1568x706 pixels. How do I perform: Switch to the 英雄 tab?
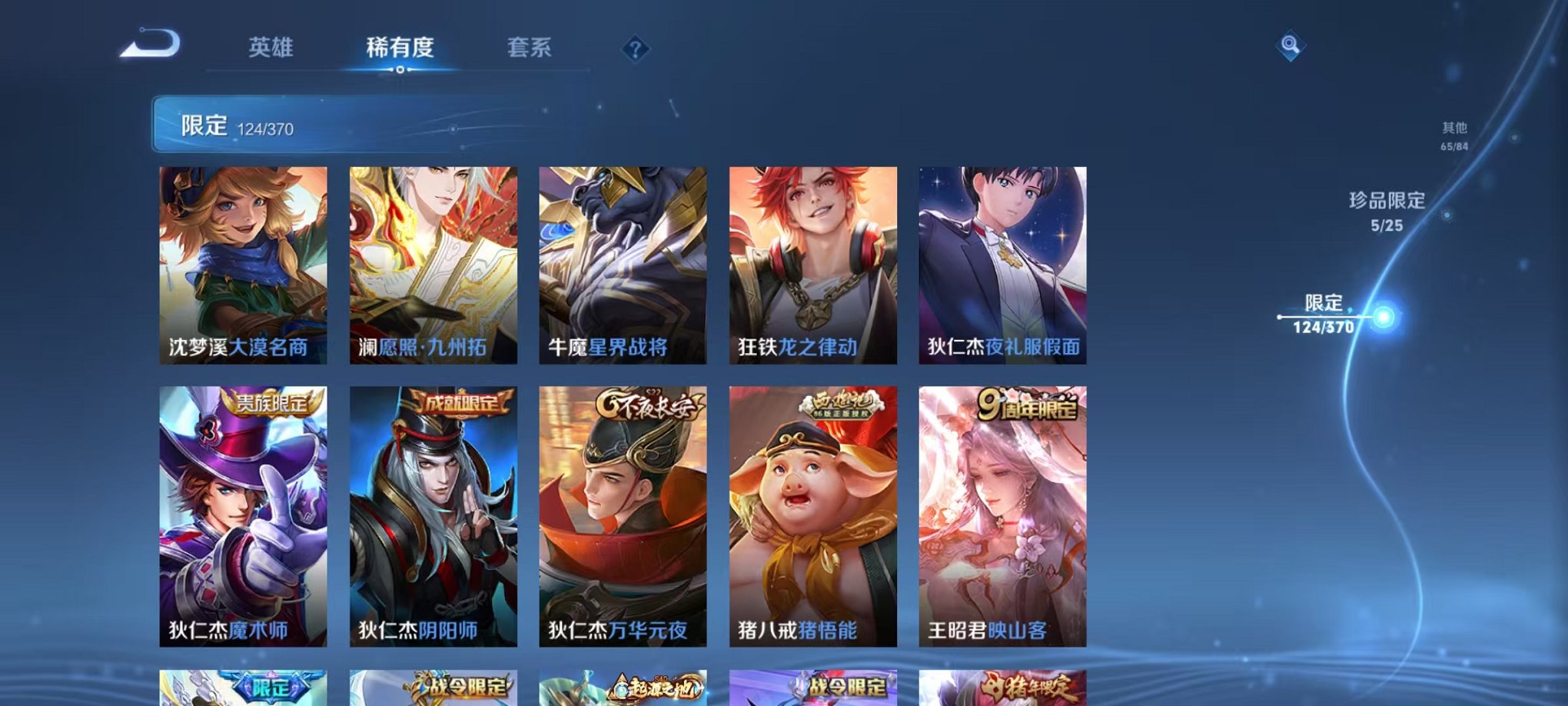pos(271,48)
